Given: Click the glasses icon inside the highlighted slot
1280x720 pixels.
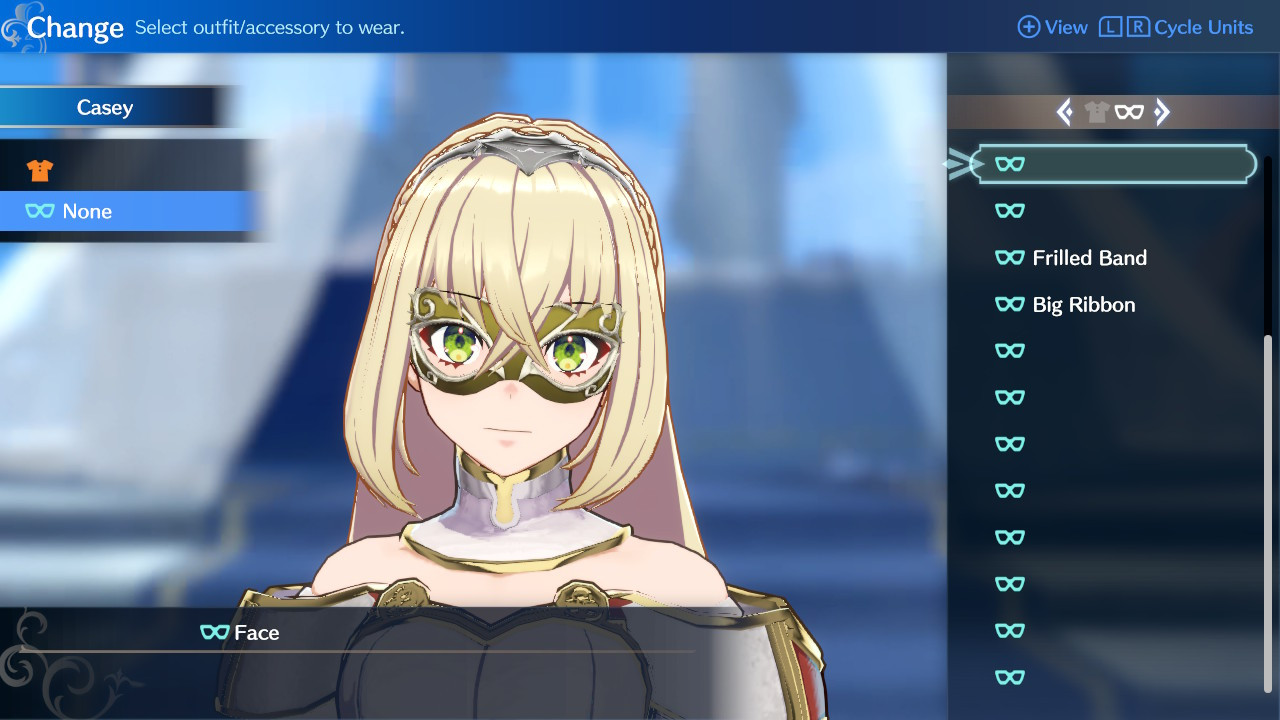Looking at the screenshot, I should tap(1010, 163).
